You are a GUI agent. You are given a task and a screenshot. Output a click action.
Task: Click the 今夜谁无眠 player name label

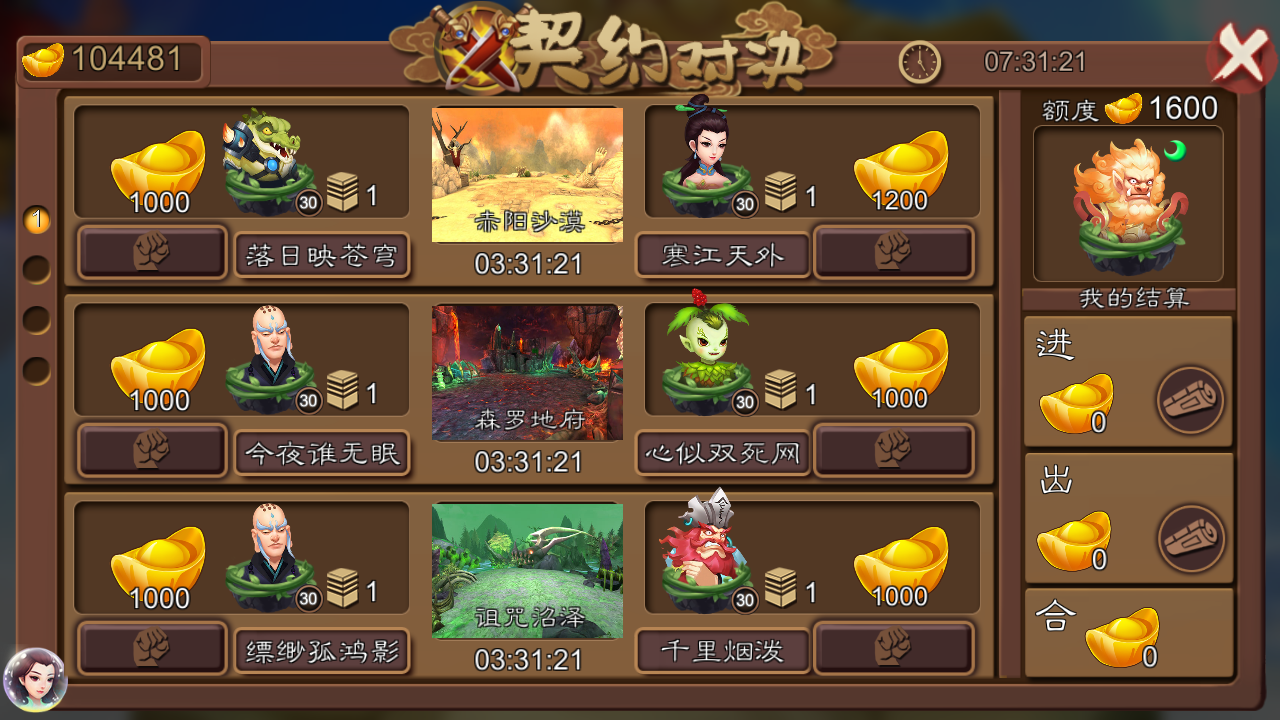point(322,452)
